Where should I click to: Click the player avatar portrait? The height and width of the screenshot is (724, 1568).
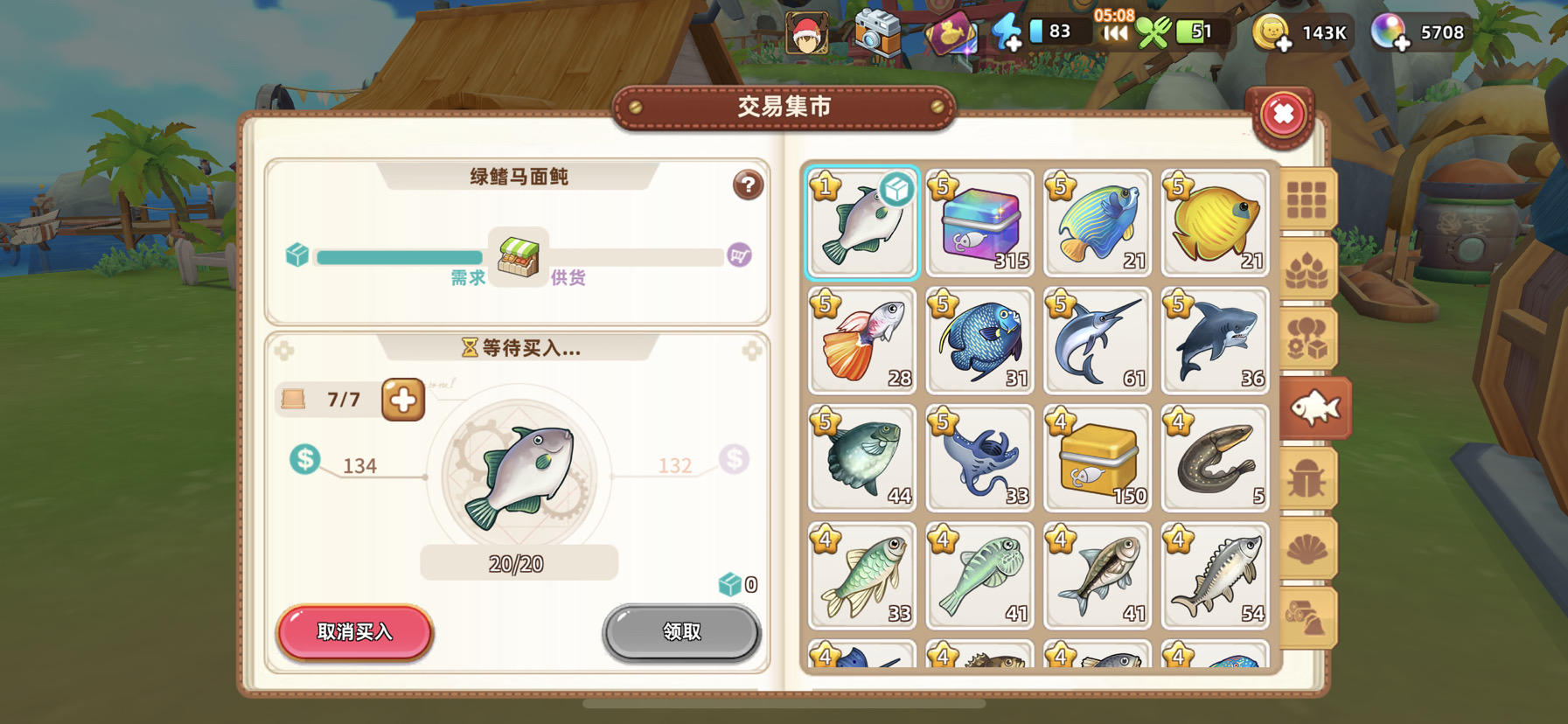809,33
